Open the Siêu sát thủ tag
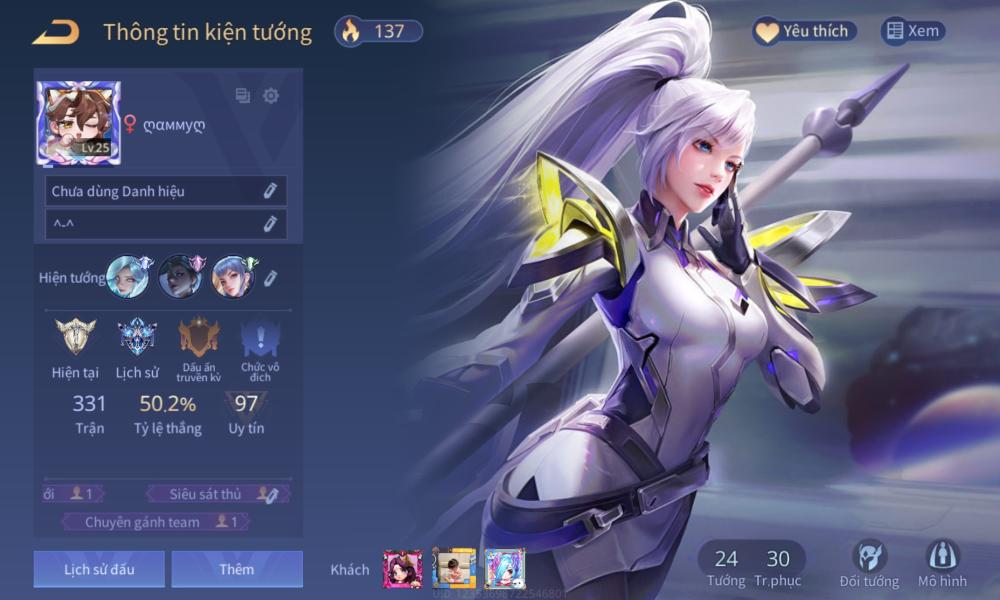Screen dimensions: 1000x600 [x=216, y=493]
